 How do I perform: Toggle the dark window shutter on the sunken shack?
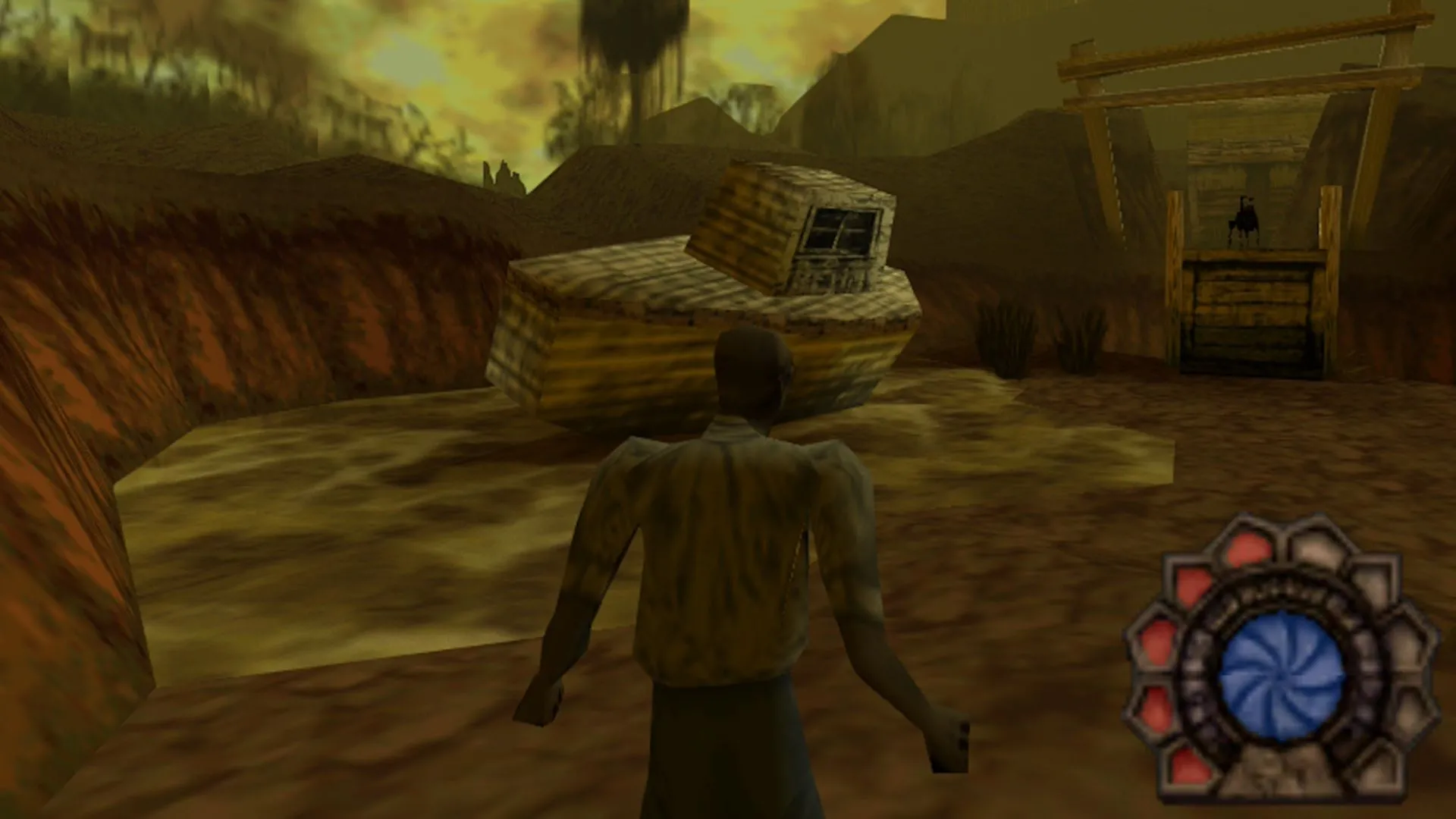click(x=838, y=231)
